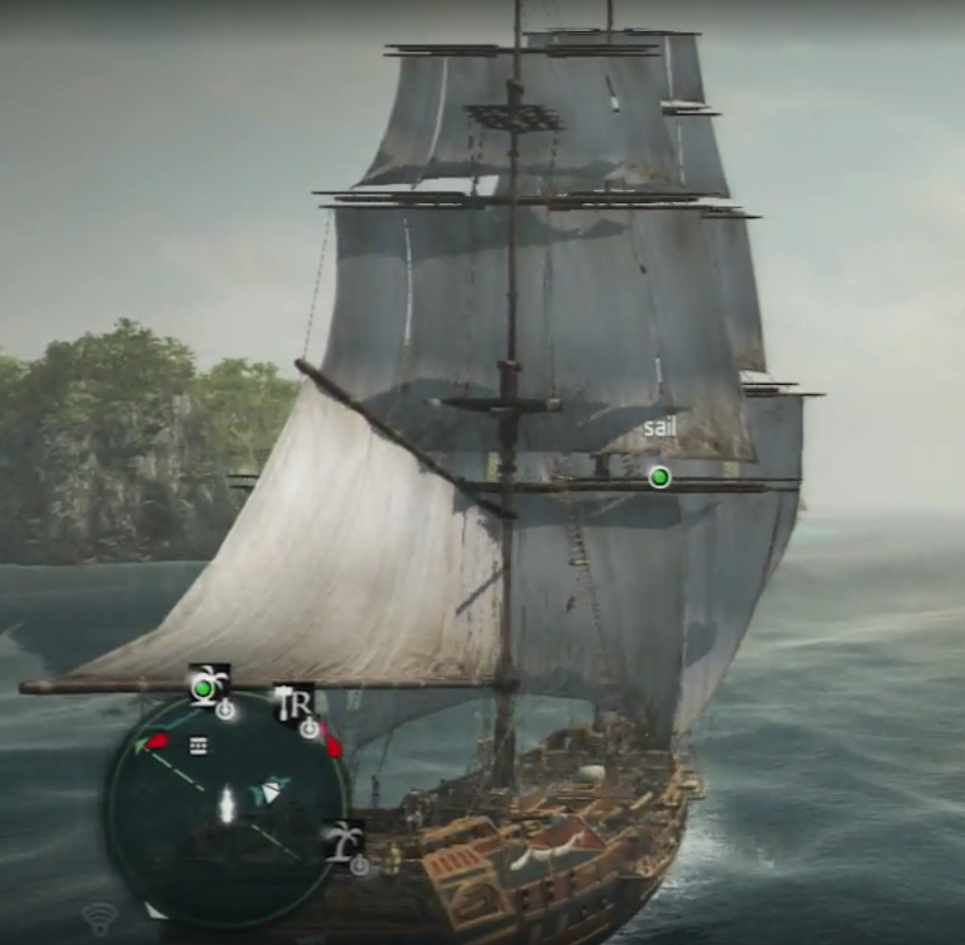Click the white ship marker on minimap
The width and height of the screenshot is (965, 945).
click(x=227, y=803)
